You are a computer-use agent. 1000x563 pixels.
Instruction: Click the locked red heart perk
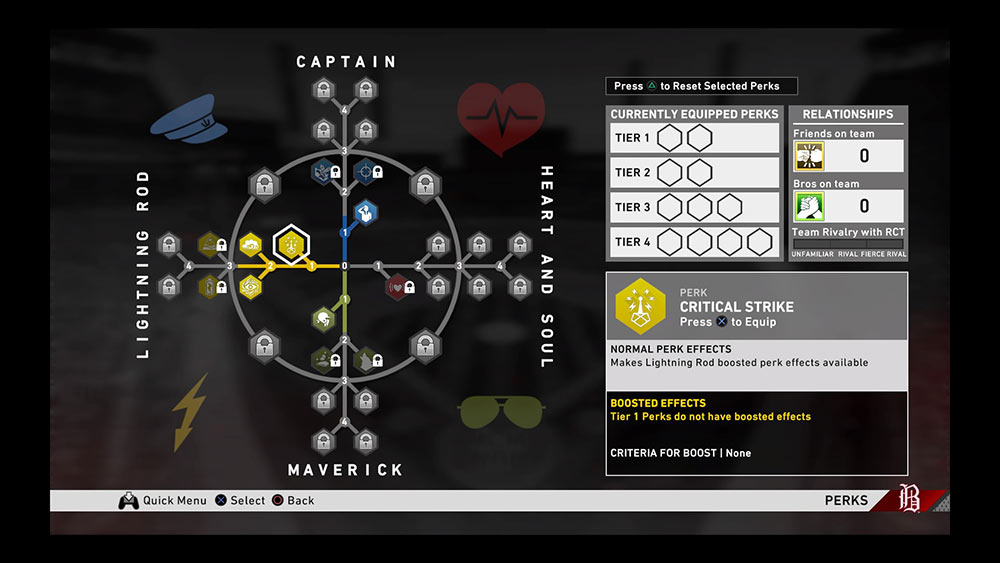(x=398, y=287)
